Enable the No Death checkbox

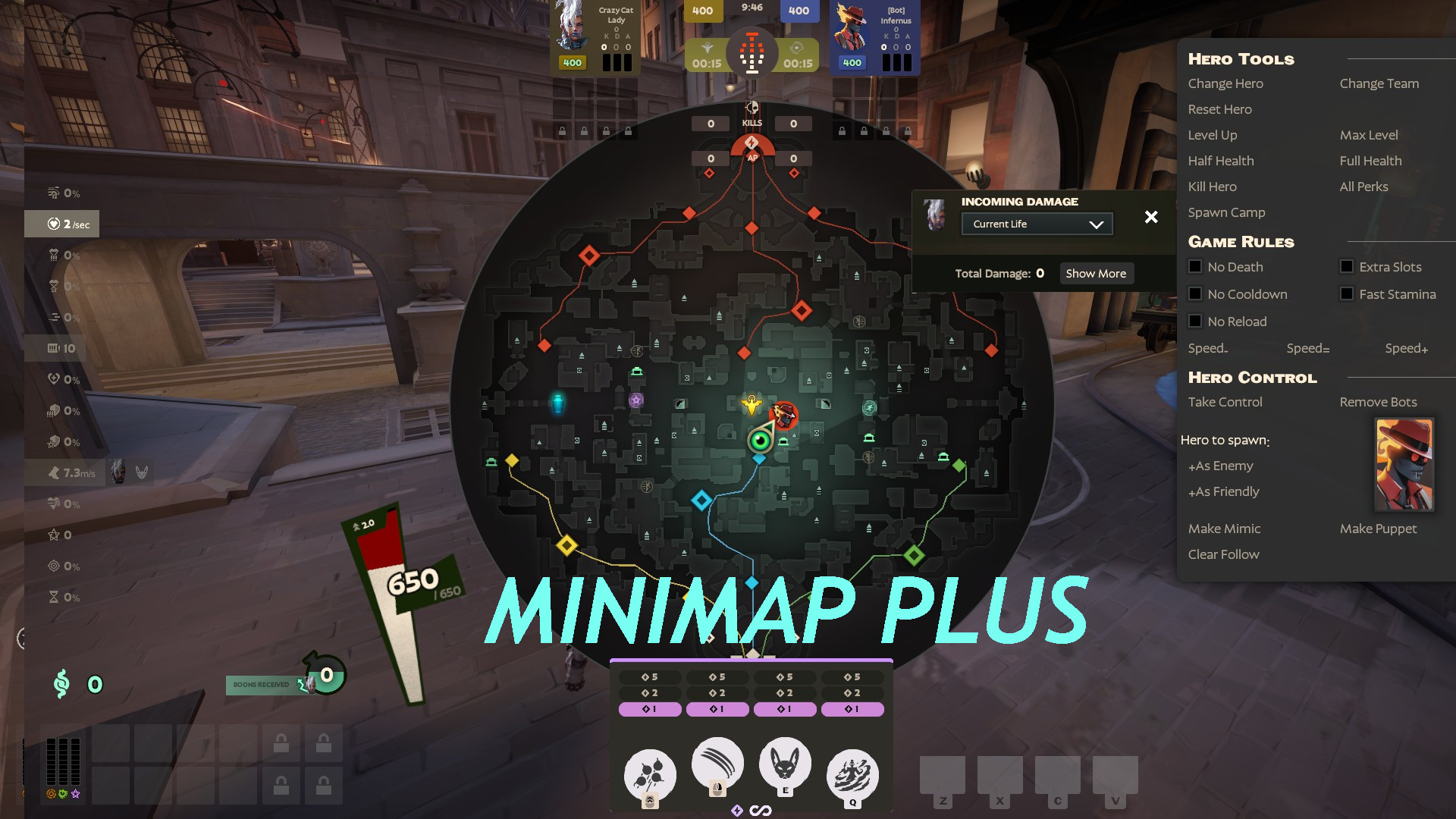(1195, 266)
